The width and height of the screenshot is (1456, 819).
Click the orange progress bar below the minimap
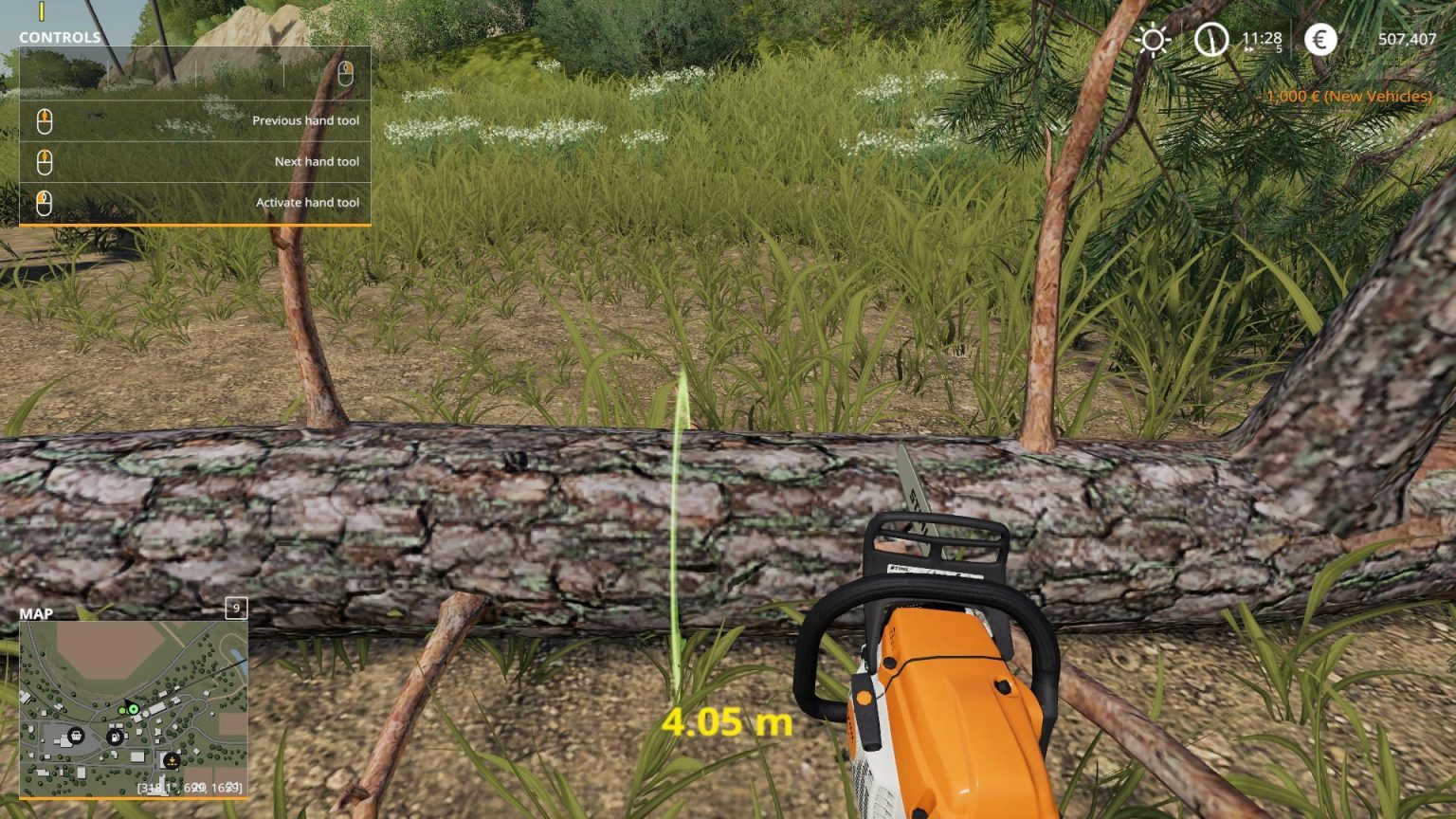pos(134,799)
